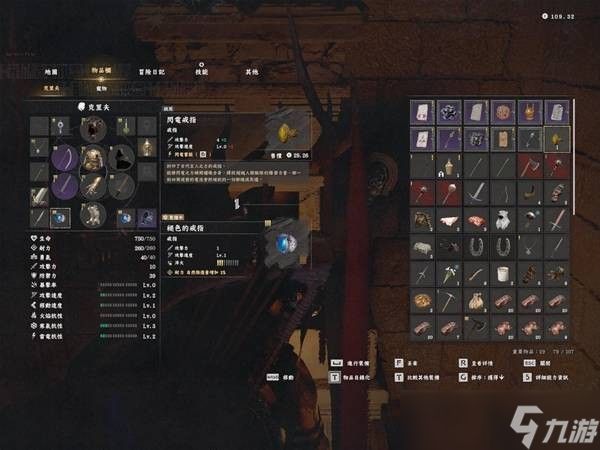Select the equipped curved bow slot
The image size is (600, 450).
[65, 157]
